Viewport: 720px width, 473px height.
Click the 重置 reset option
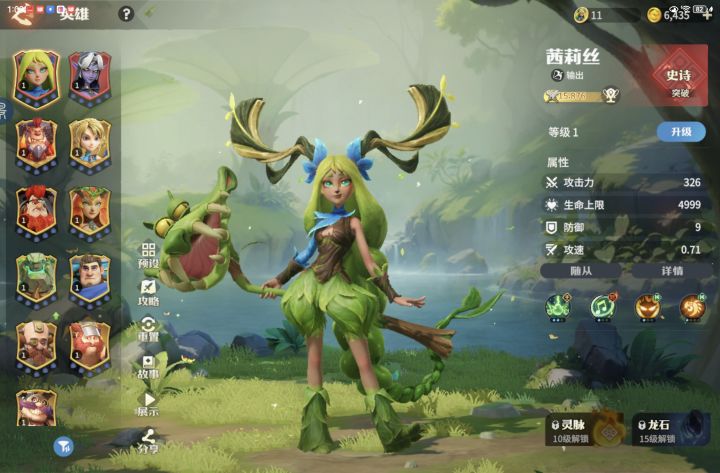(x=148, y=330)
